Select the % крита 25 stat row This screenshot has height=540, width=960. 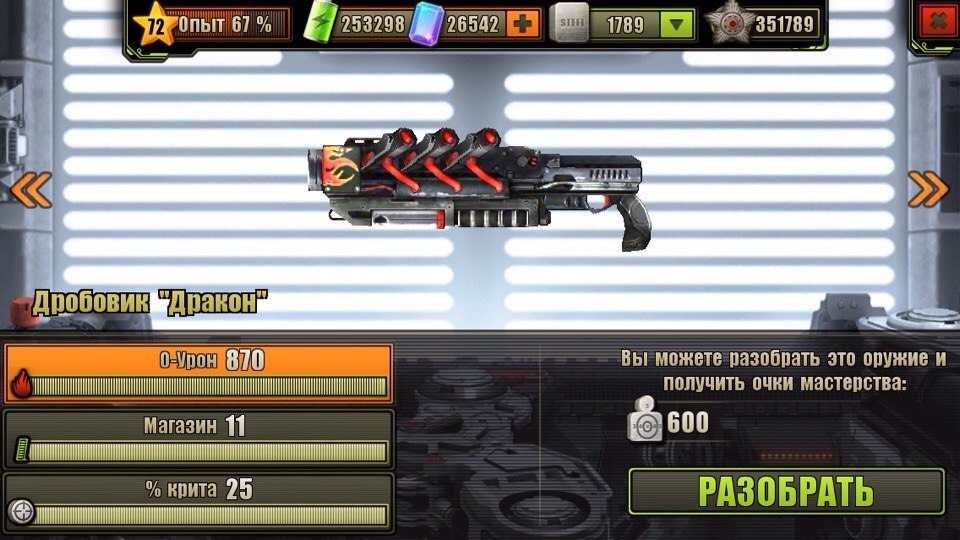click(198, 502)
